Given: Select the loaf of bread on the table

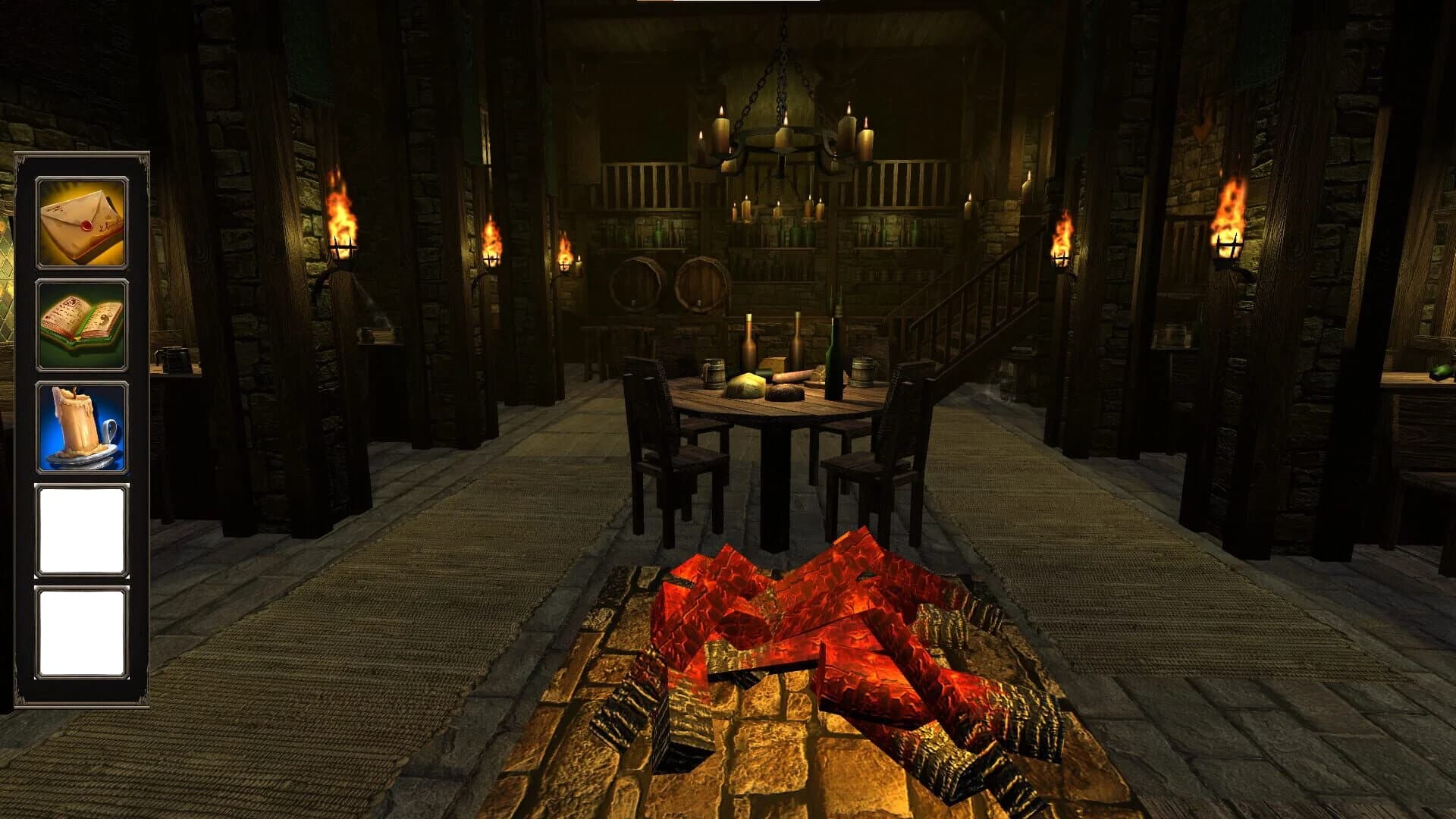Looking at the screenshot, I should pyautogui.click(x=785, y=393).
